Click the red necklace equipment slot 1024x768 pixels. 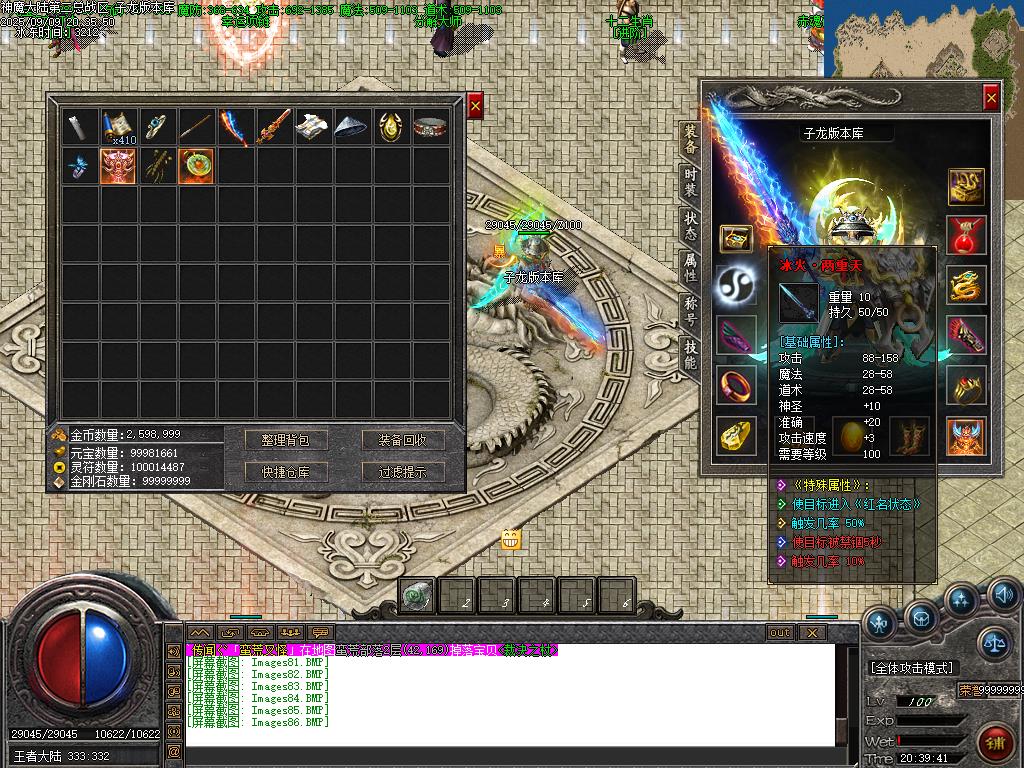coord(966,235)
